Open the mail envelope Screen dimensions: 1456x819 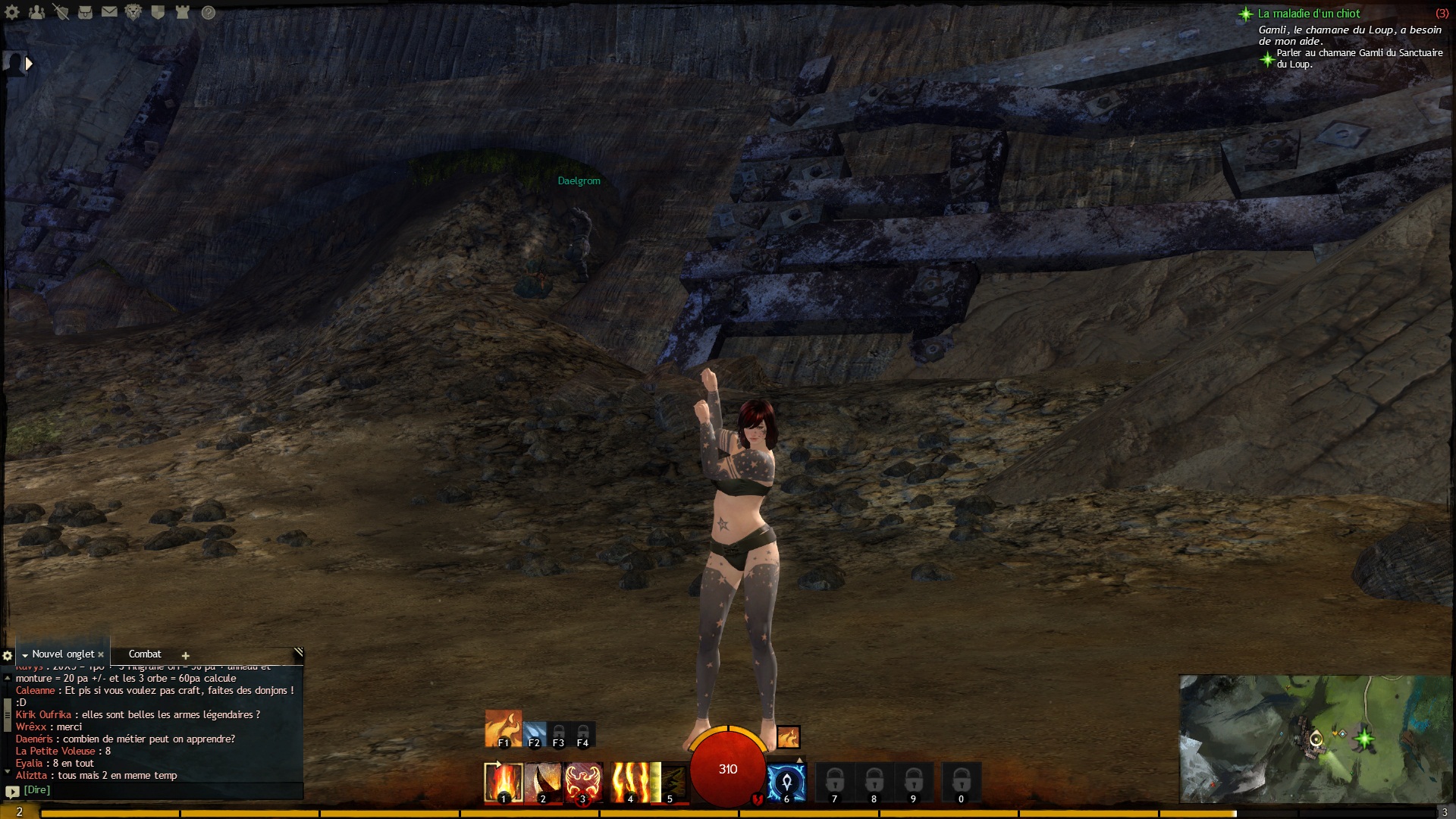(109, 12)
